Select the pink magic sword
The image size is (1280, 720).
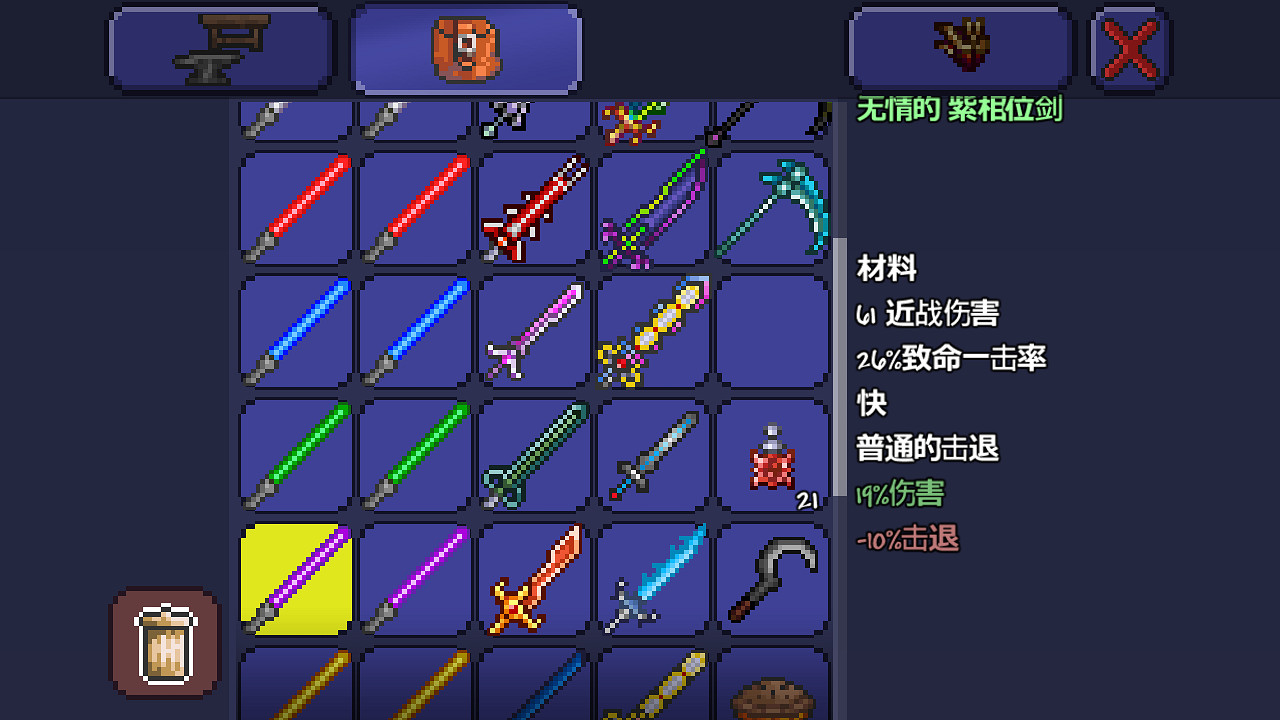click(533, 331)
